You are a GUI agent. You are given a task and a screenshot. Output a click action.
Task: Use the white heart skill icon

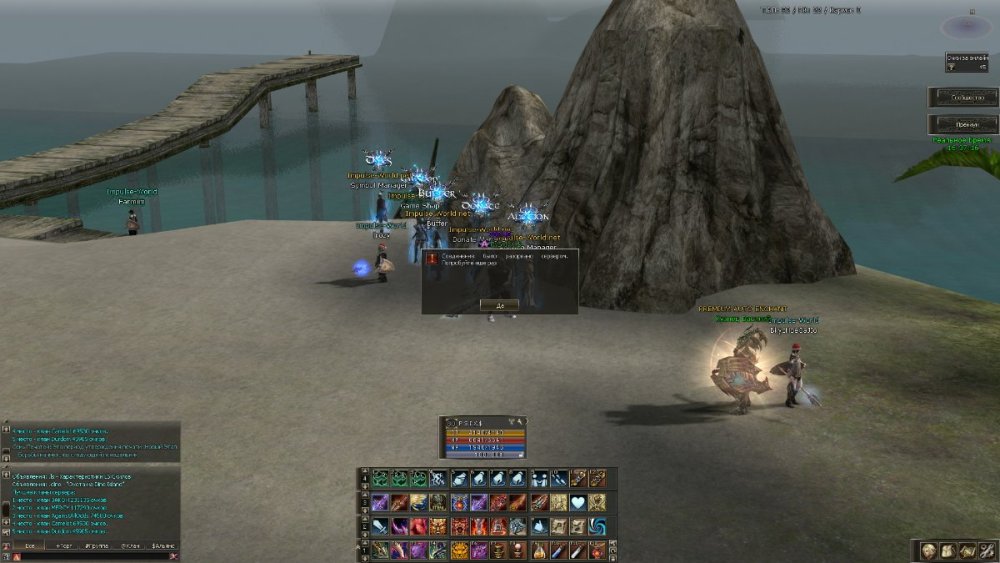[578, 502]
